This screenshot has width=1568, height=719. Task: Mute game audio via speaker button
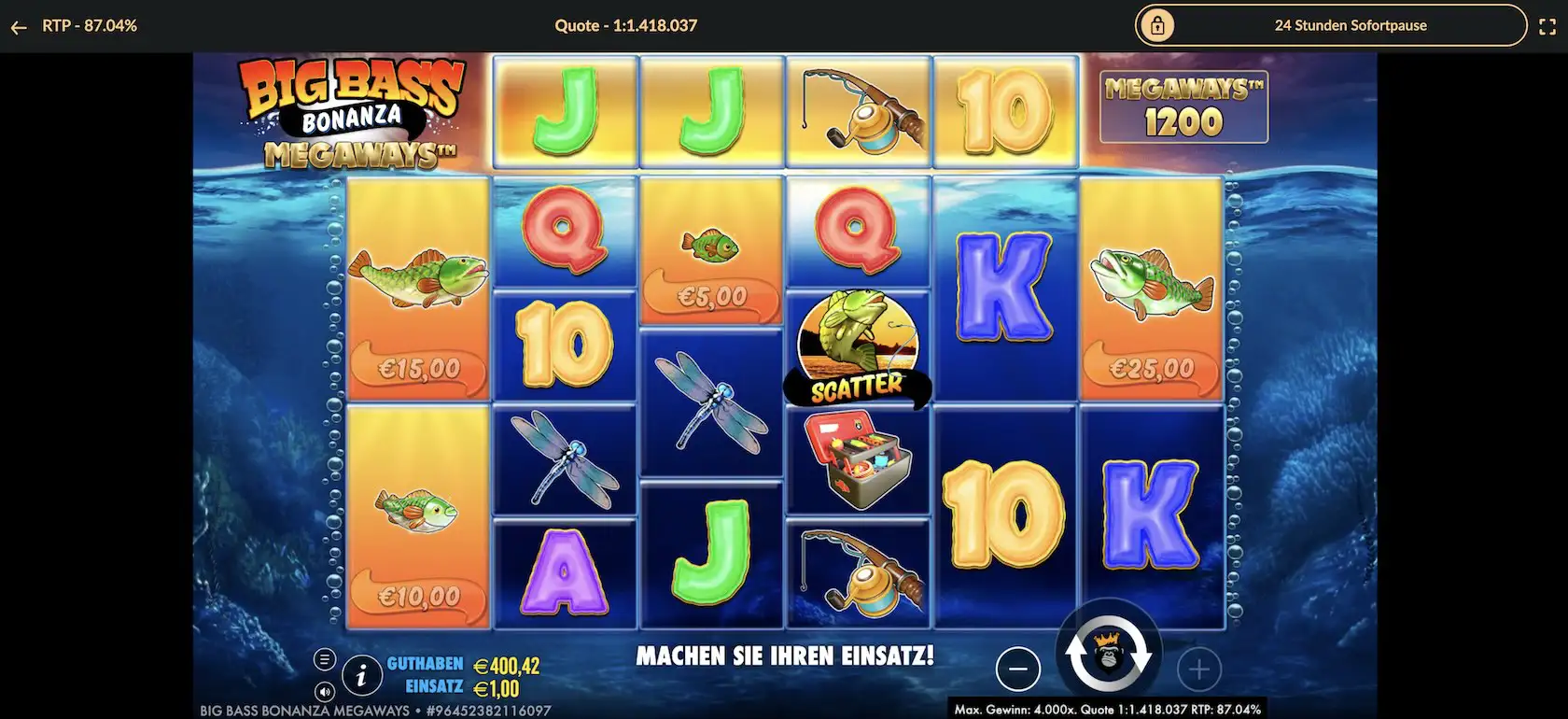click(x=323, y=693)
